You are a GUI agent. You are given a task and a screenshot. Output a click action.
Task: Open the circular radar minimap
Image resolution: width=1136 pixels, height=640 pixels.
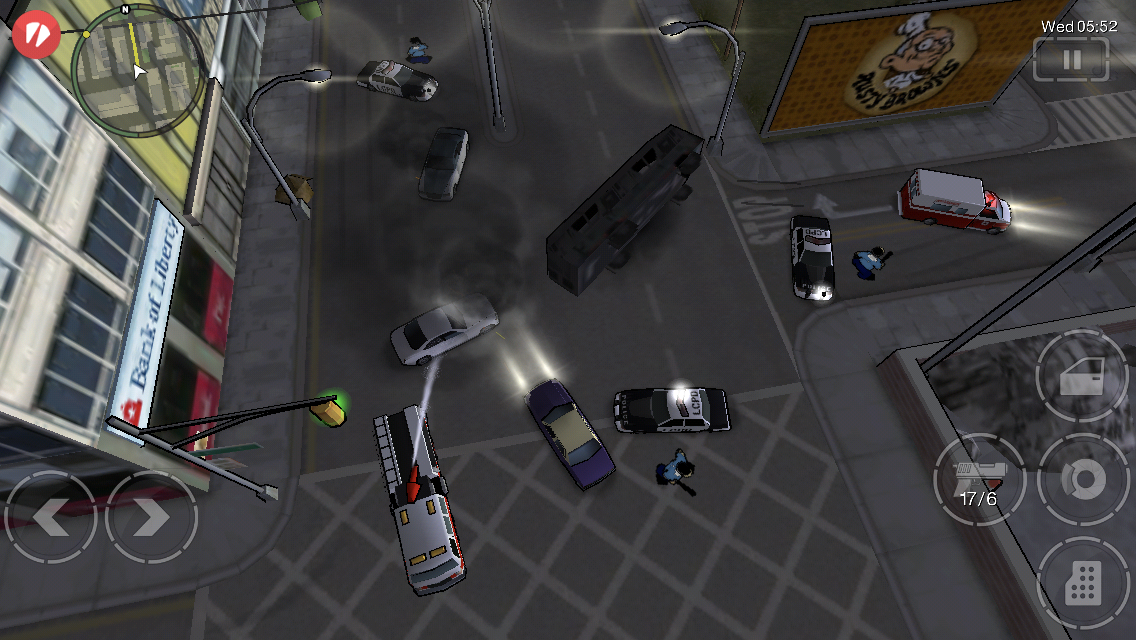139,66
